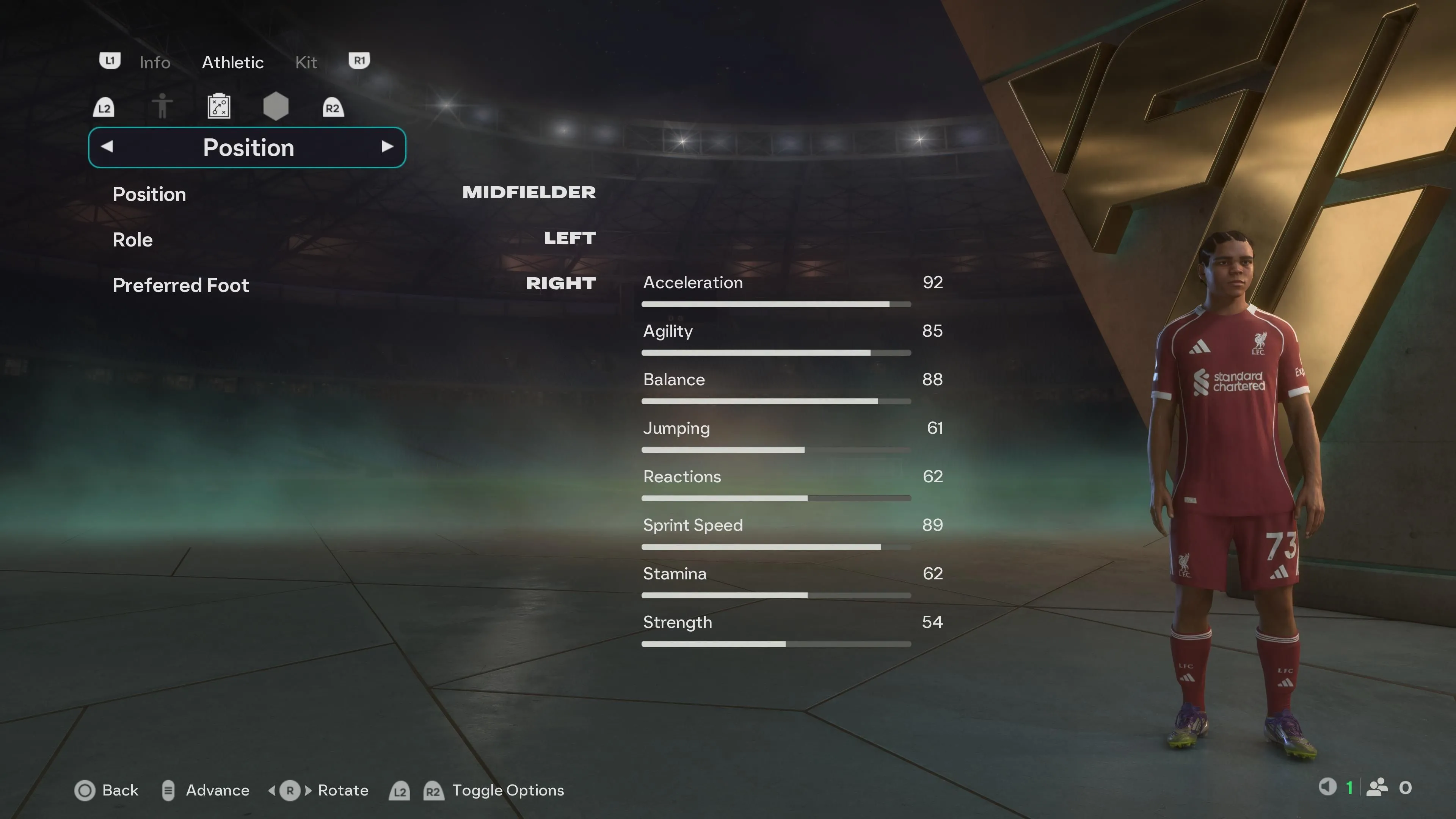Select the tactics clipboard category icon
1456x819 pixels.
219,106
